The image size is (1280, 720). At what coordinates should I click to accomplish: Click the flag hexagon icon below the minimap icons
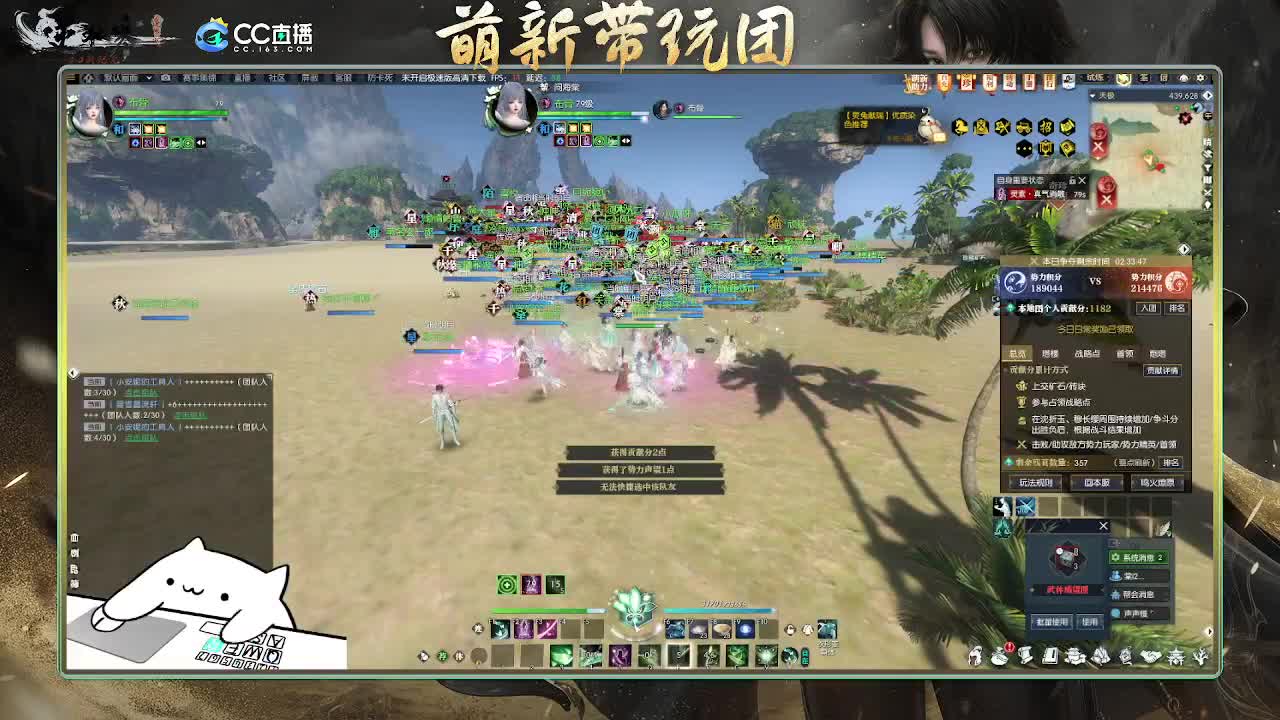[1068, 149]
